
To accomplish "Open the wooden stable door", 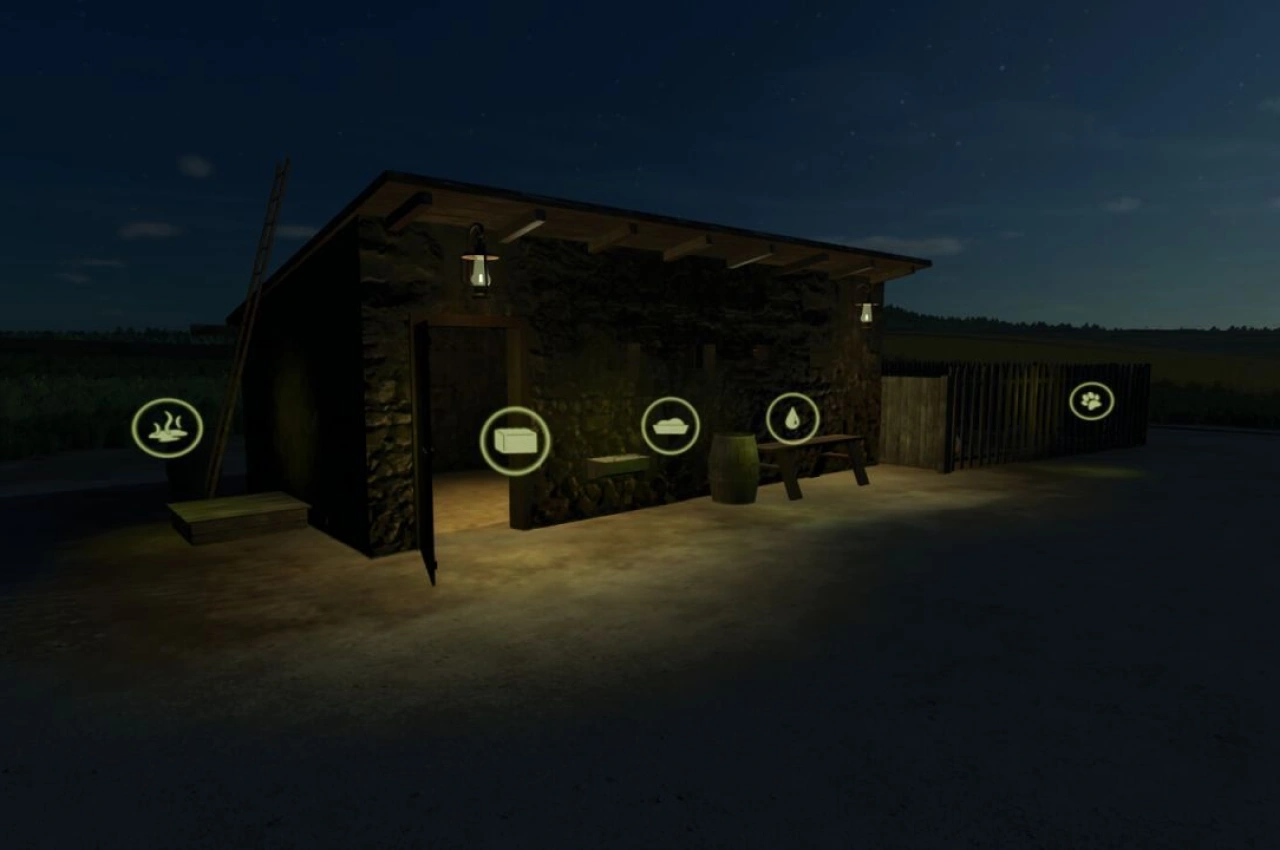I will point(425,450).
